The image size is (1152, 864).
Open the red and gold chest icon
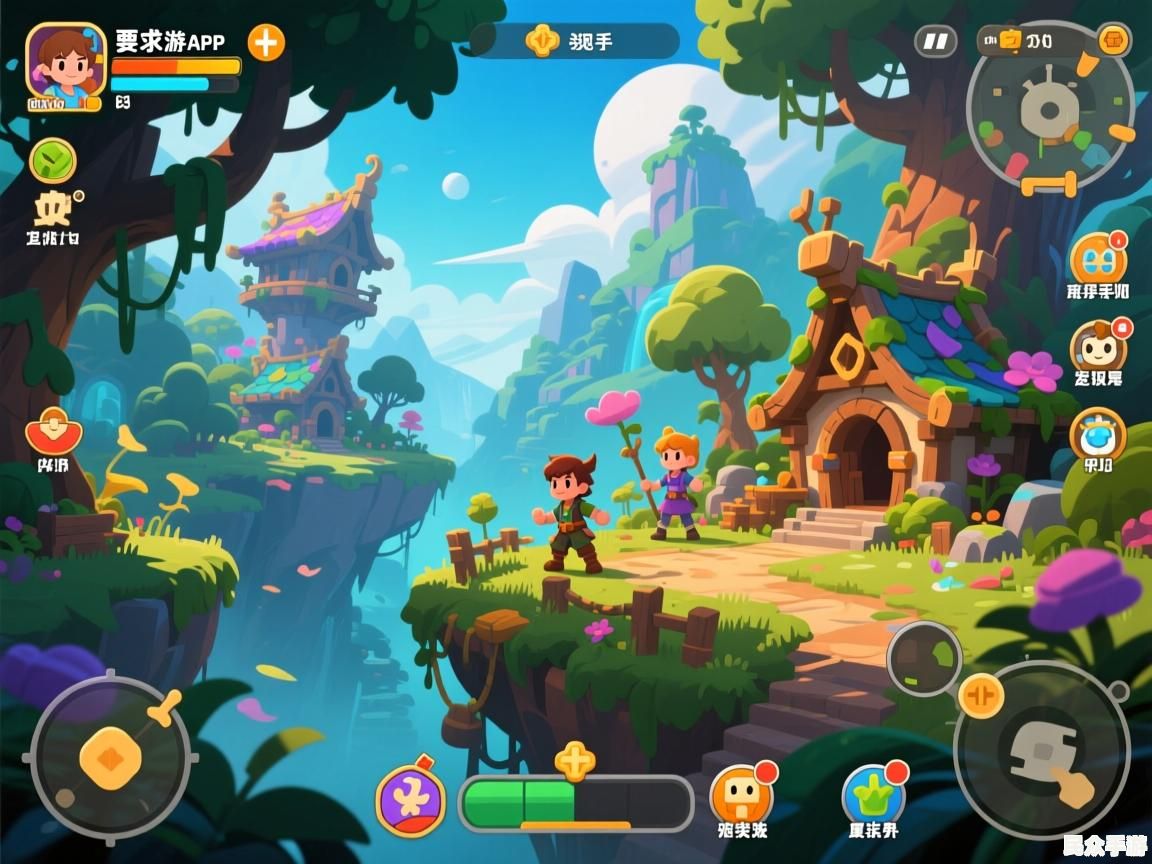click(x=54, y=432)
